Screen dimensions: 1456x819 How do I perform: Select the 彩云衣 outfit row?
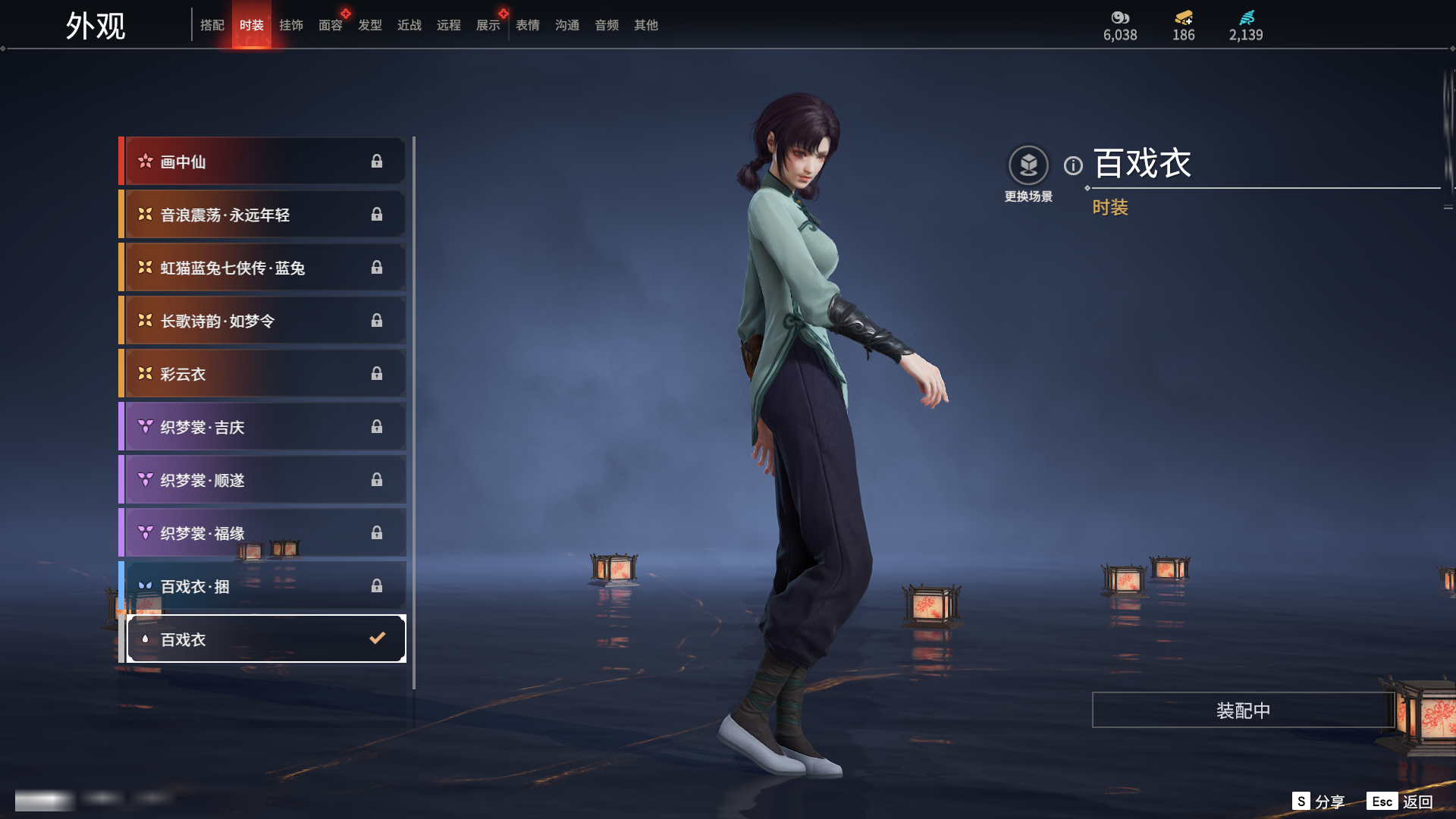262,374
